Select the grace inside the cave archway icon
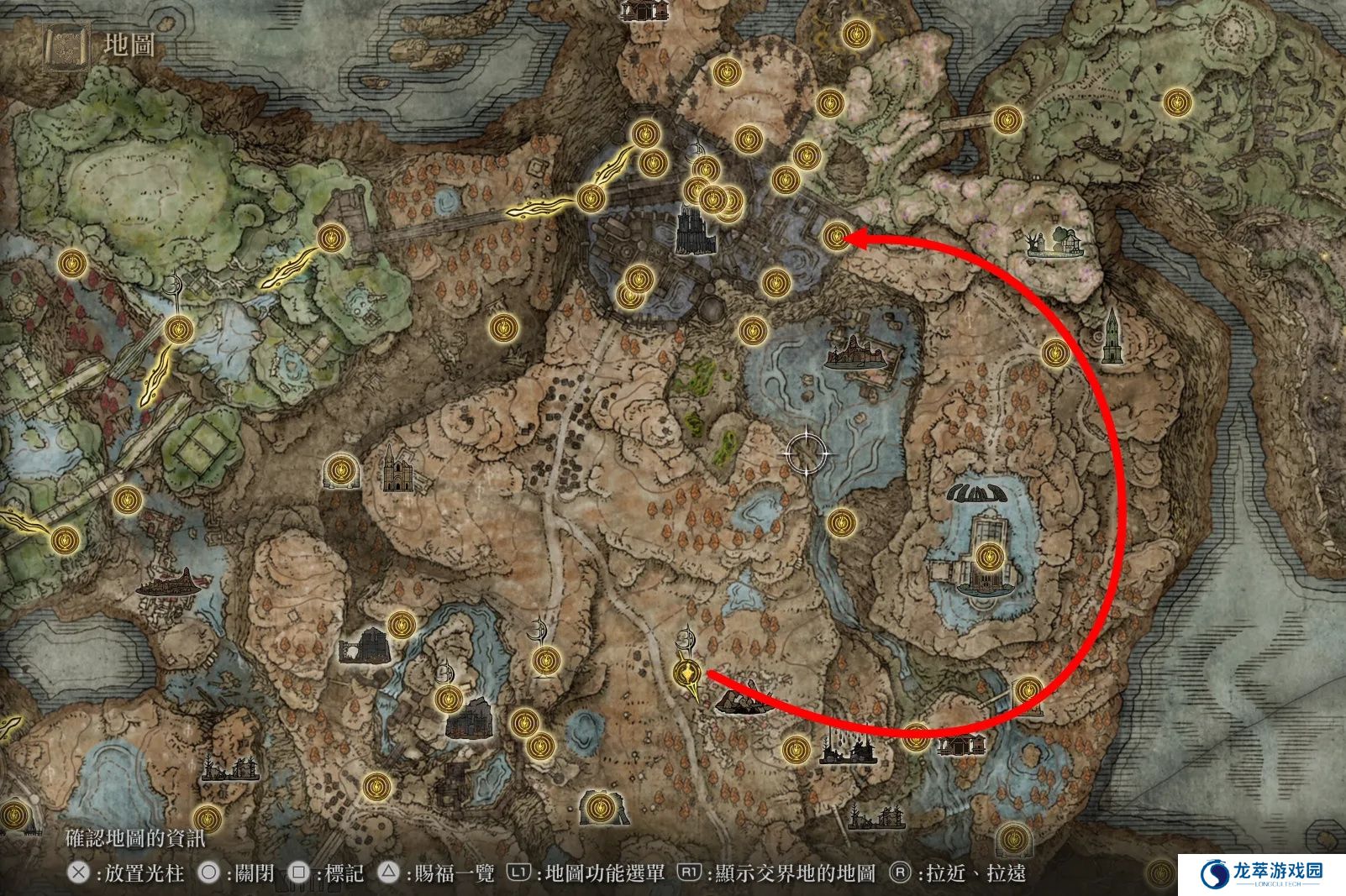 (598, 809)
